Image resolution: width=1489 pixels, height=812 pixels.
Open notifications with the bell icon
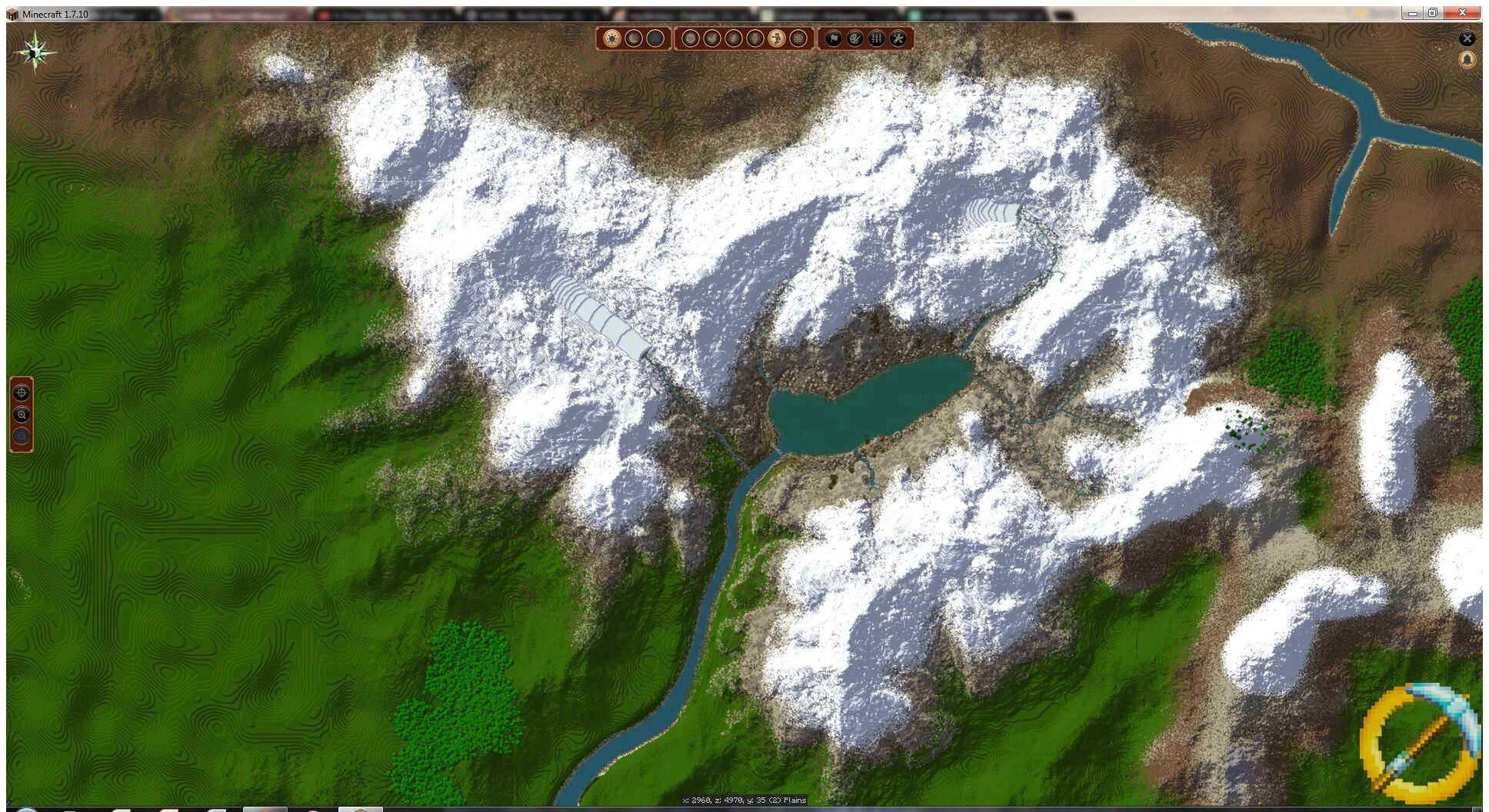[1467, 59]
